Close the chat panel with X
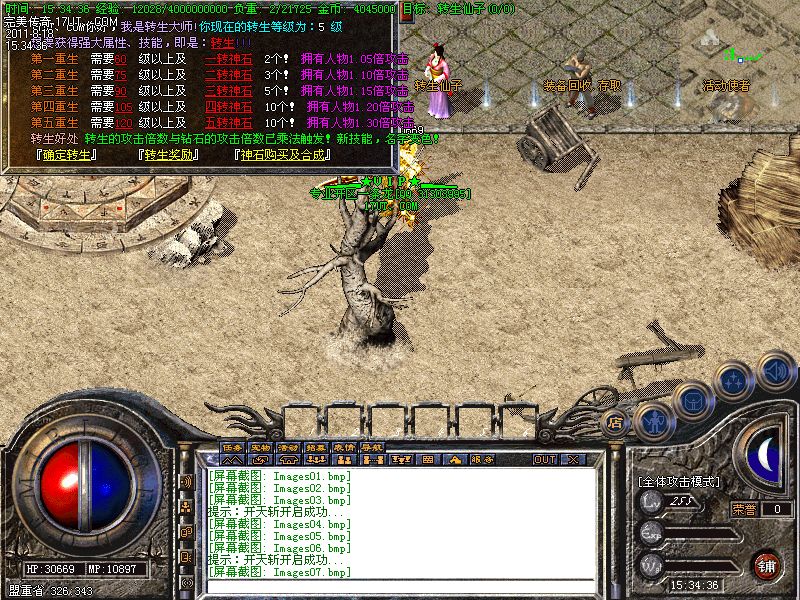The width and height of the screenshot is (800, 600). coord(573,459)
